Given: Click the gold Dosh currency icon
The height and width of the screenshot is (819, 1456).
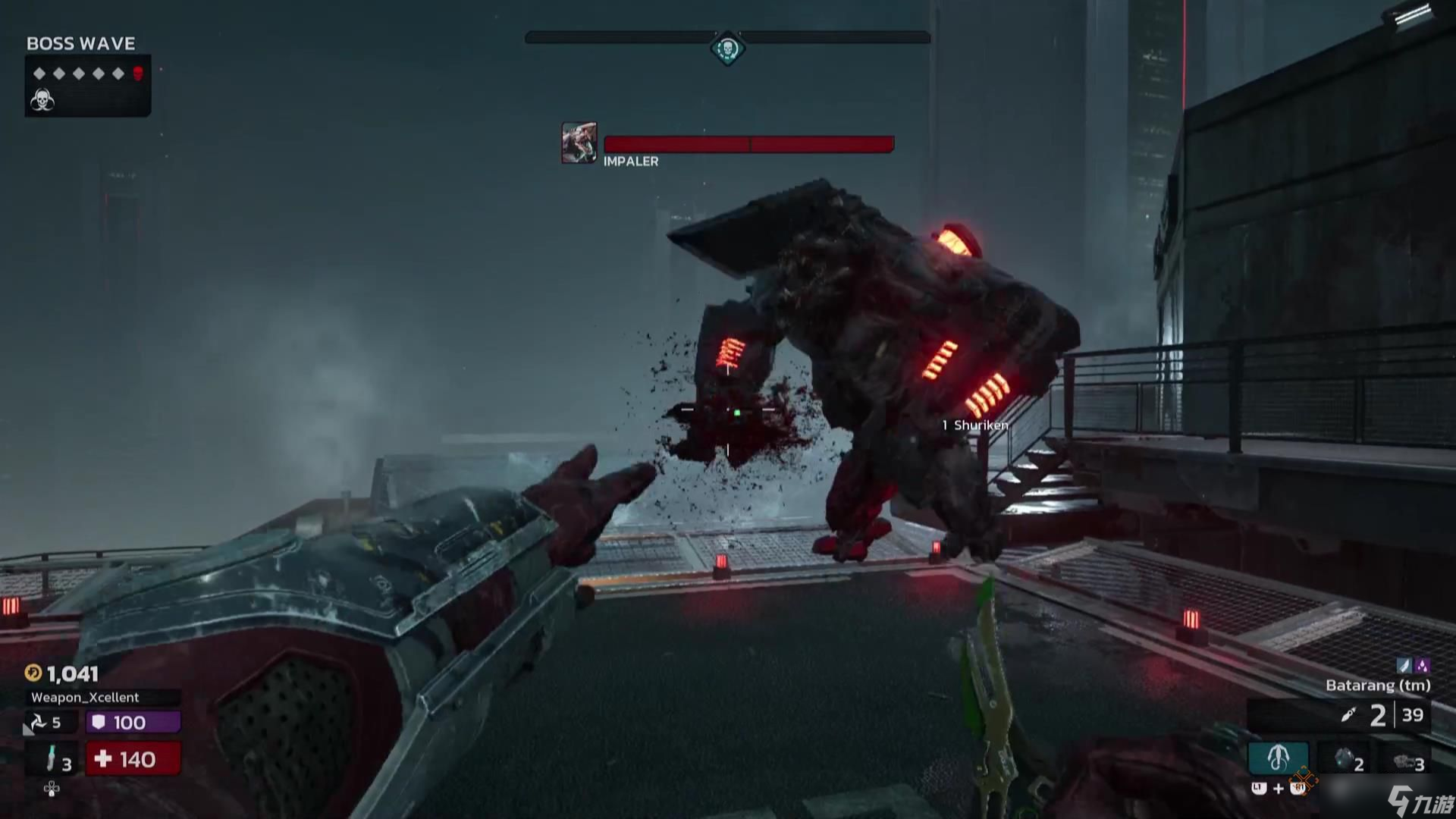Looking at the screenshot, I should [33, 673].
